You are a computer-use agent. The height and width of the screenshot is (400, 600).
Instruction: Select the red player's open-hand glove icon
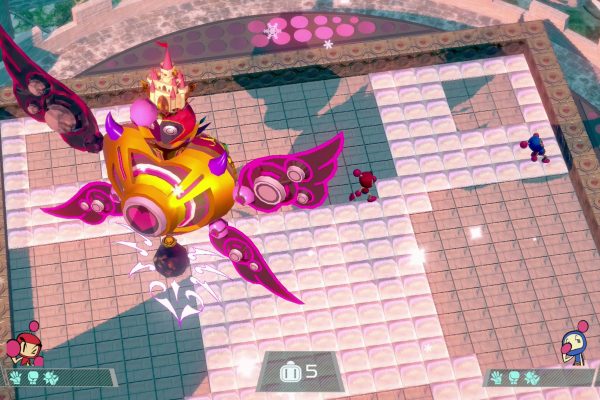click(x=16, y=377)
